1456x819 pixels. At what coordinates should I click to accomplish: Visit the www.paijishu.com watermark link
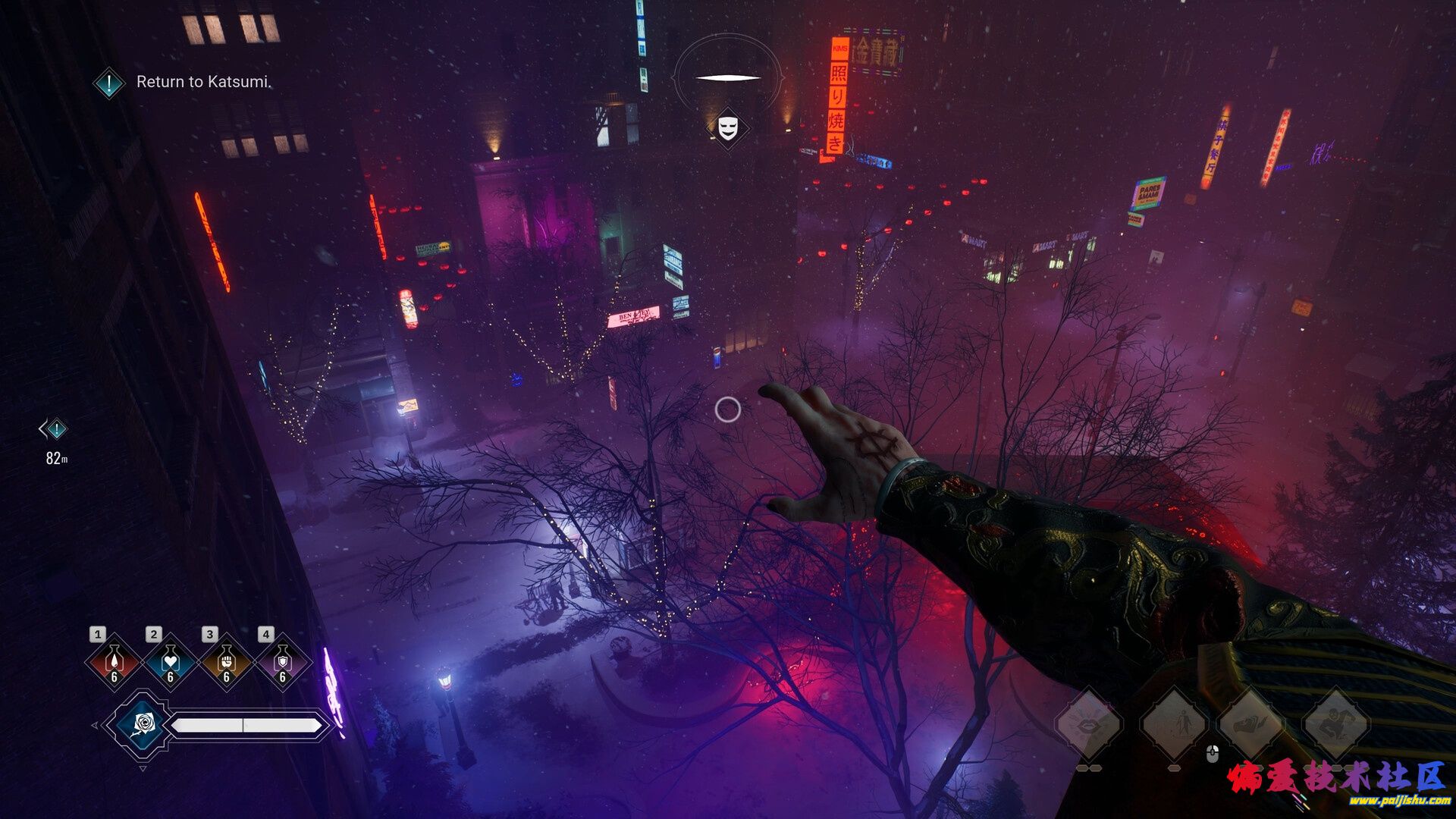coord(1399,801)
